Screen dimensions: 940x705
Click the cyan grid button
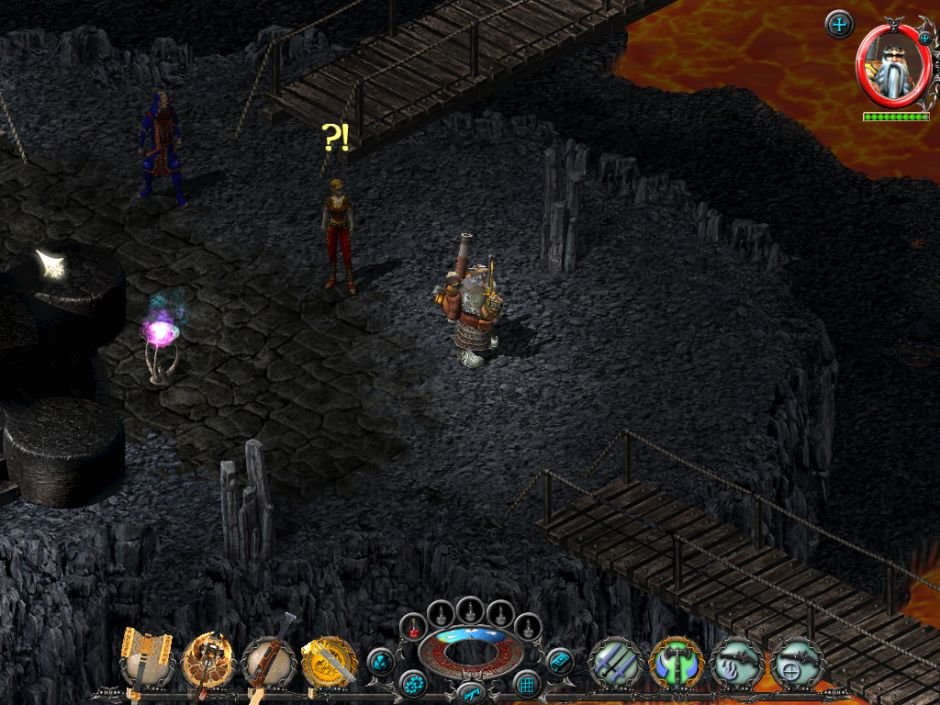click(526, 685)
